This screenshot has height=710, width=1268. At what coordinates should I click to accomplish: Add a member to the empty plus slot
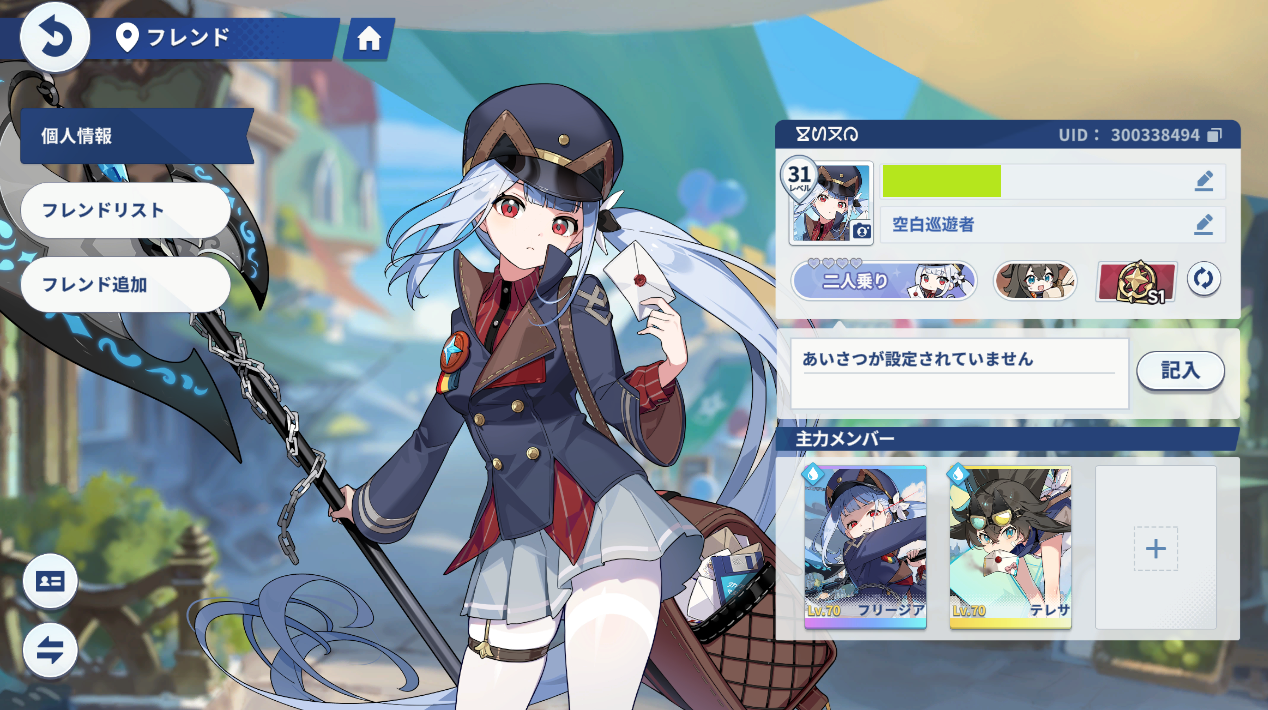[x=1156, y=548]
